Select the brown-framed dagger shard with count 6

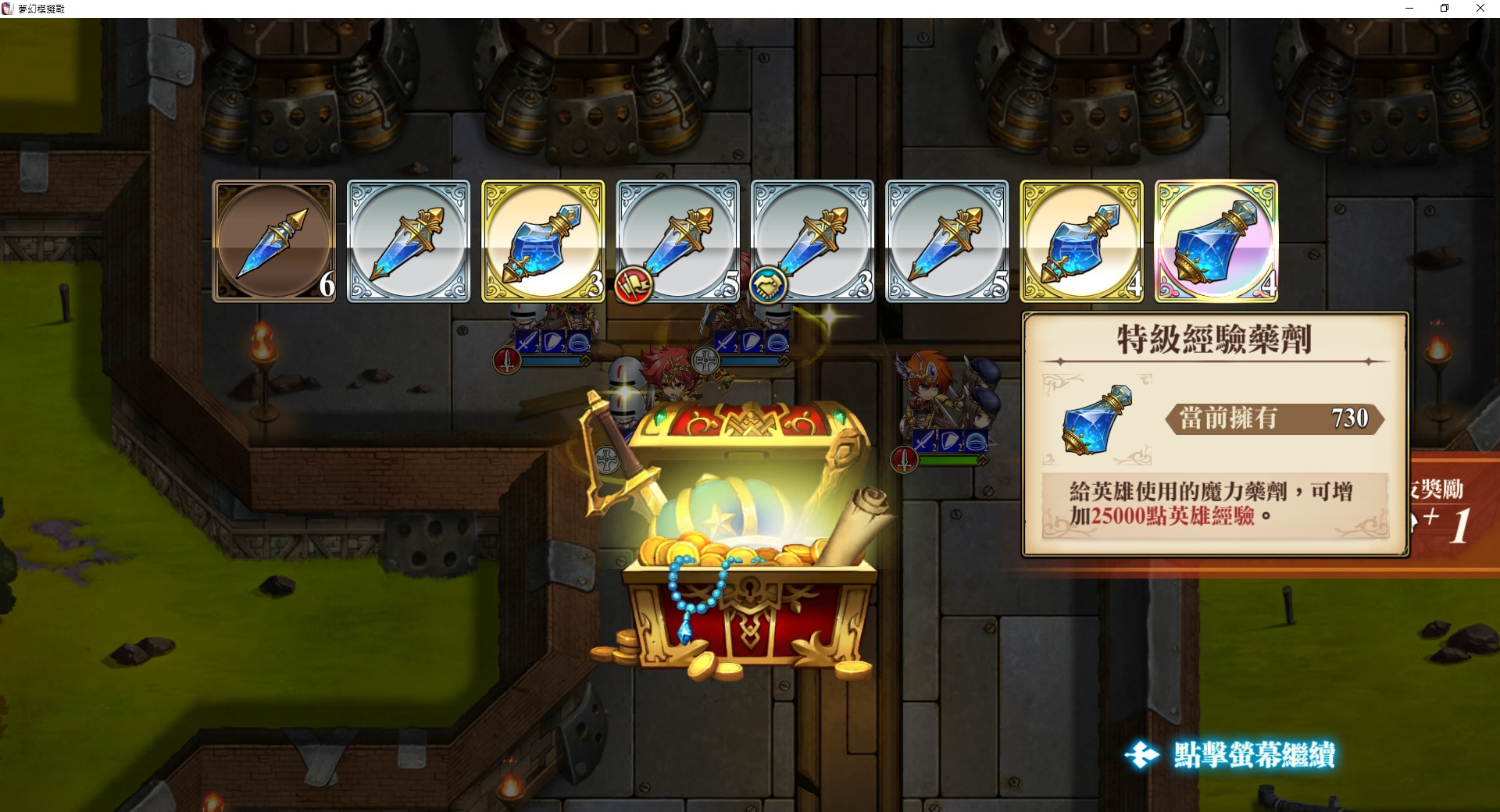pyautogui.click(x=274, y=240)
